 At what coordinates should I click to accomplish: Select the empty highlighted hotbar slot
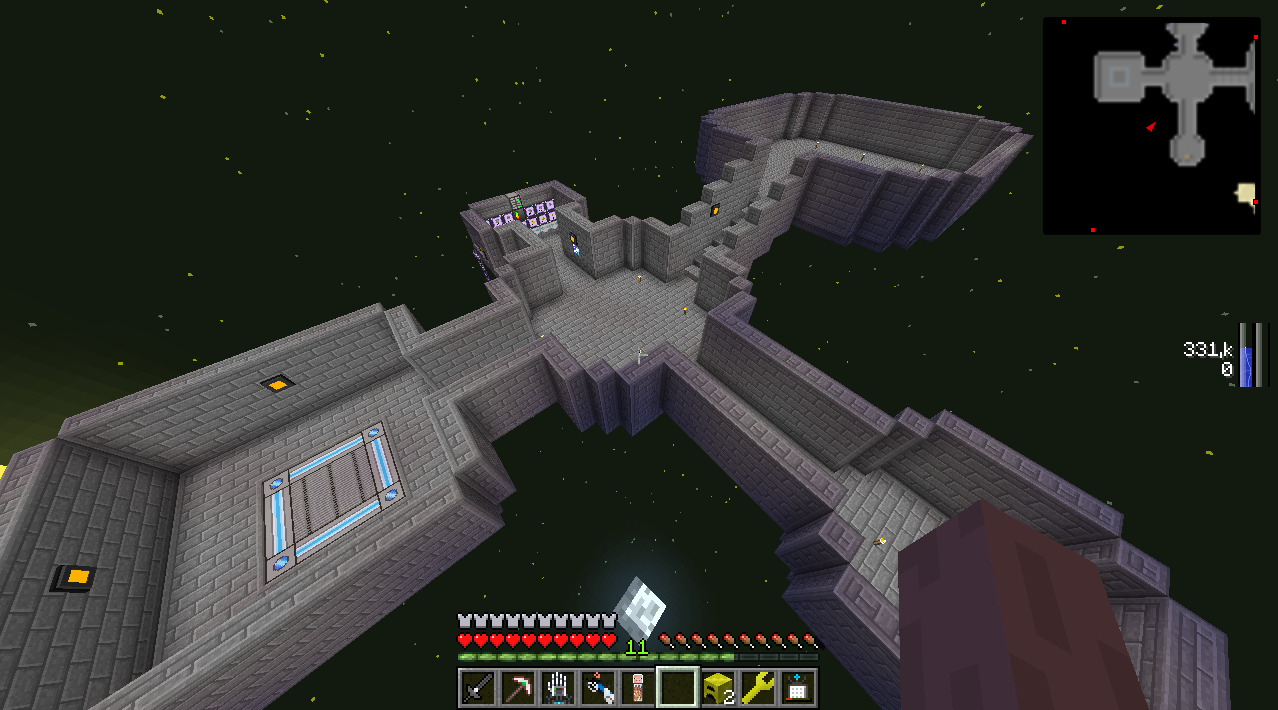(677, 688)
